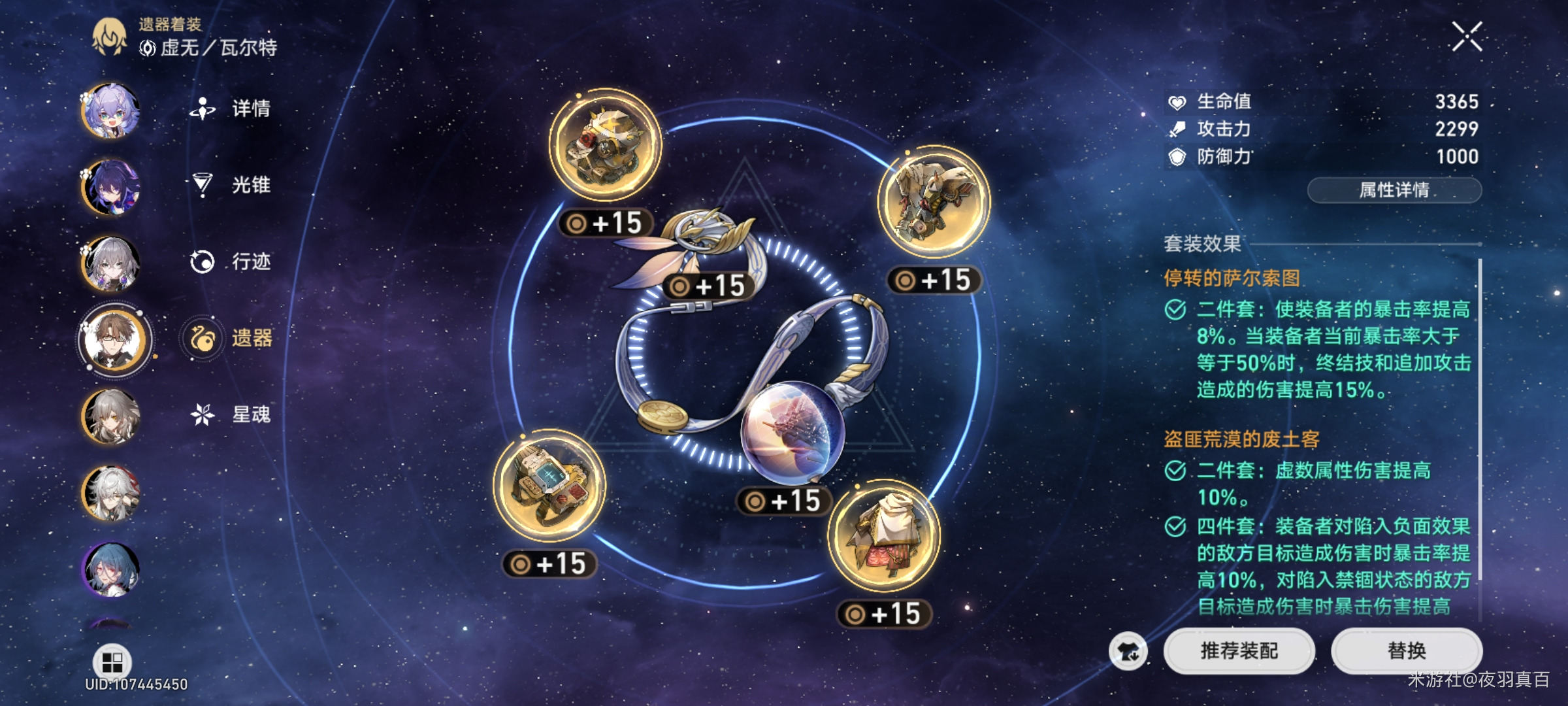Choose the body garment relic slot
This screenshot has height=706, width=1568.
click(x=883, y=536)
